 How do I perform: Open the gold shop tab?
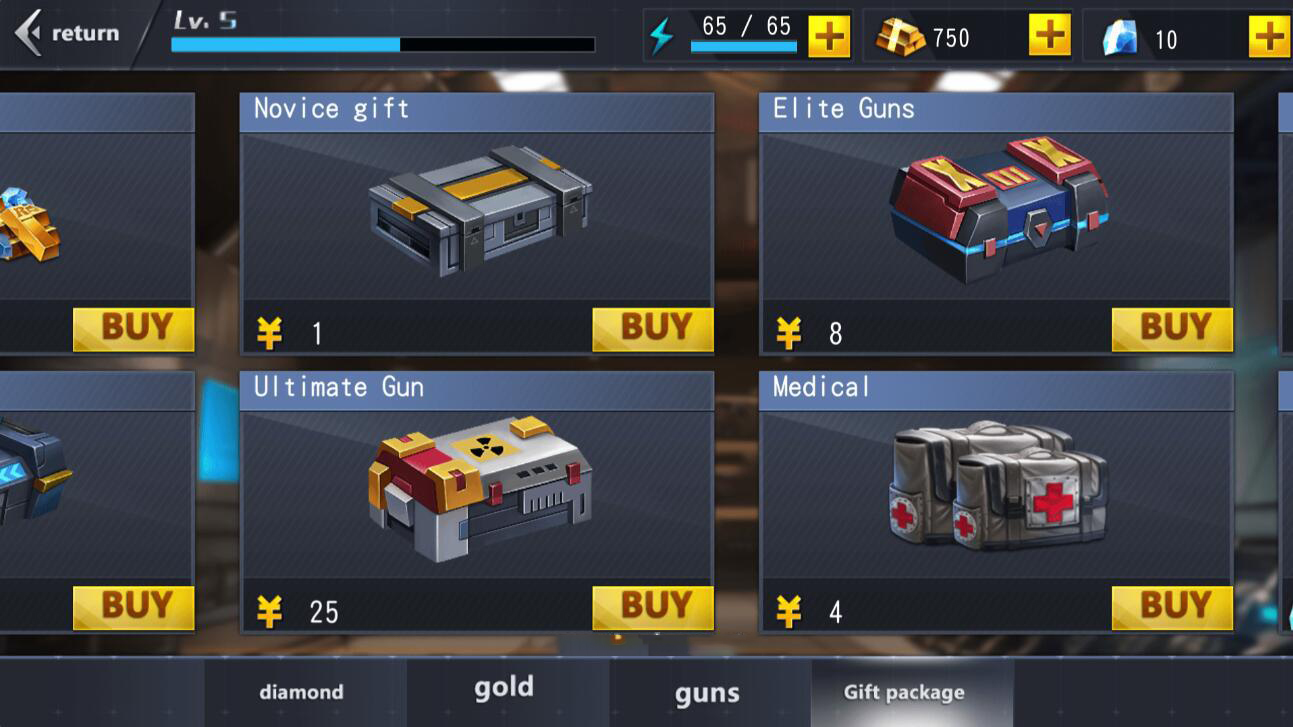click(504, 688)
